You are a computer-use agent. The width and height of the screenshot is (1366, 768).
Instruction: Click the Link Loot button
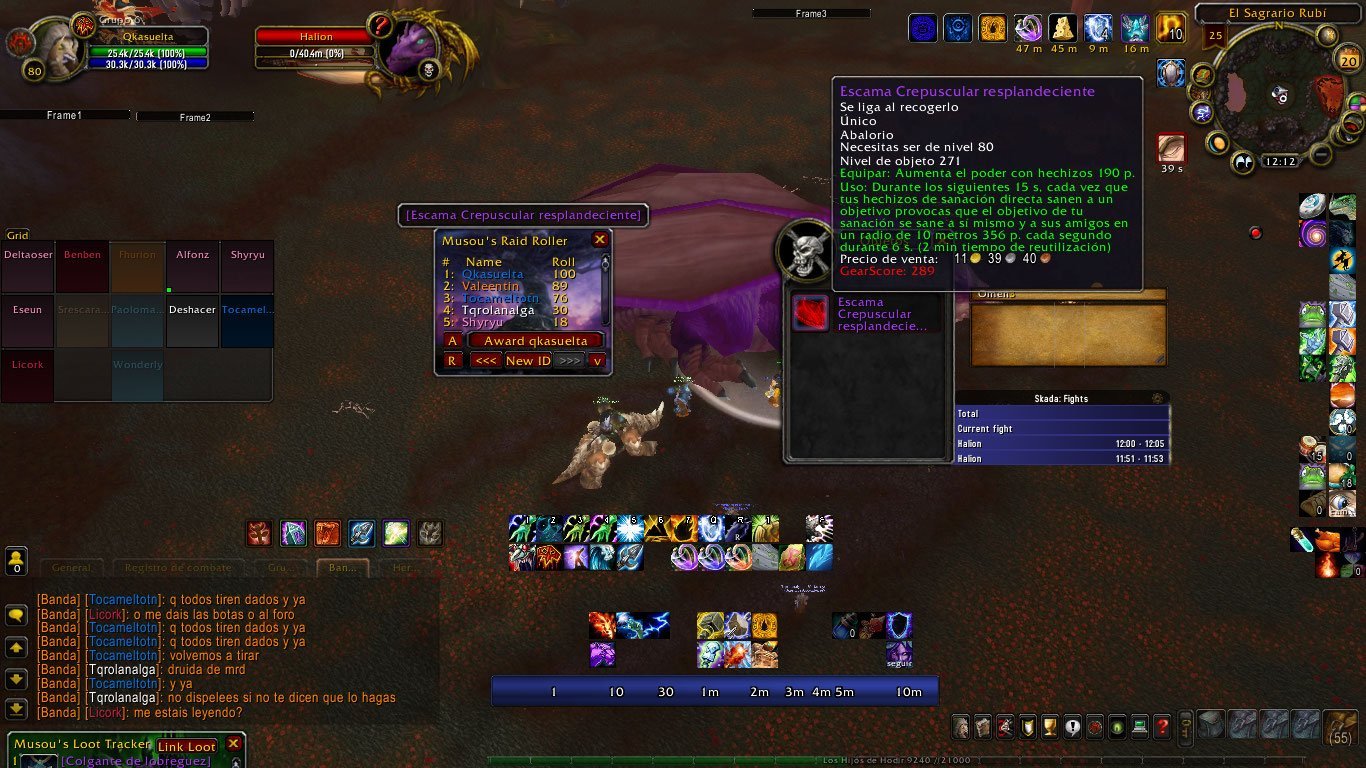(186, 746)
